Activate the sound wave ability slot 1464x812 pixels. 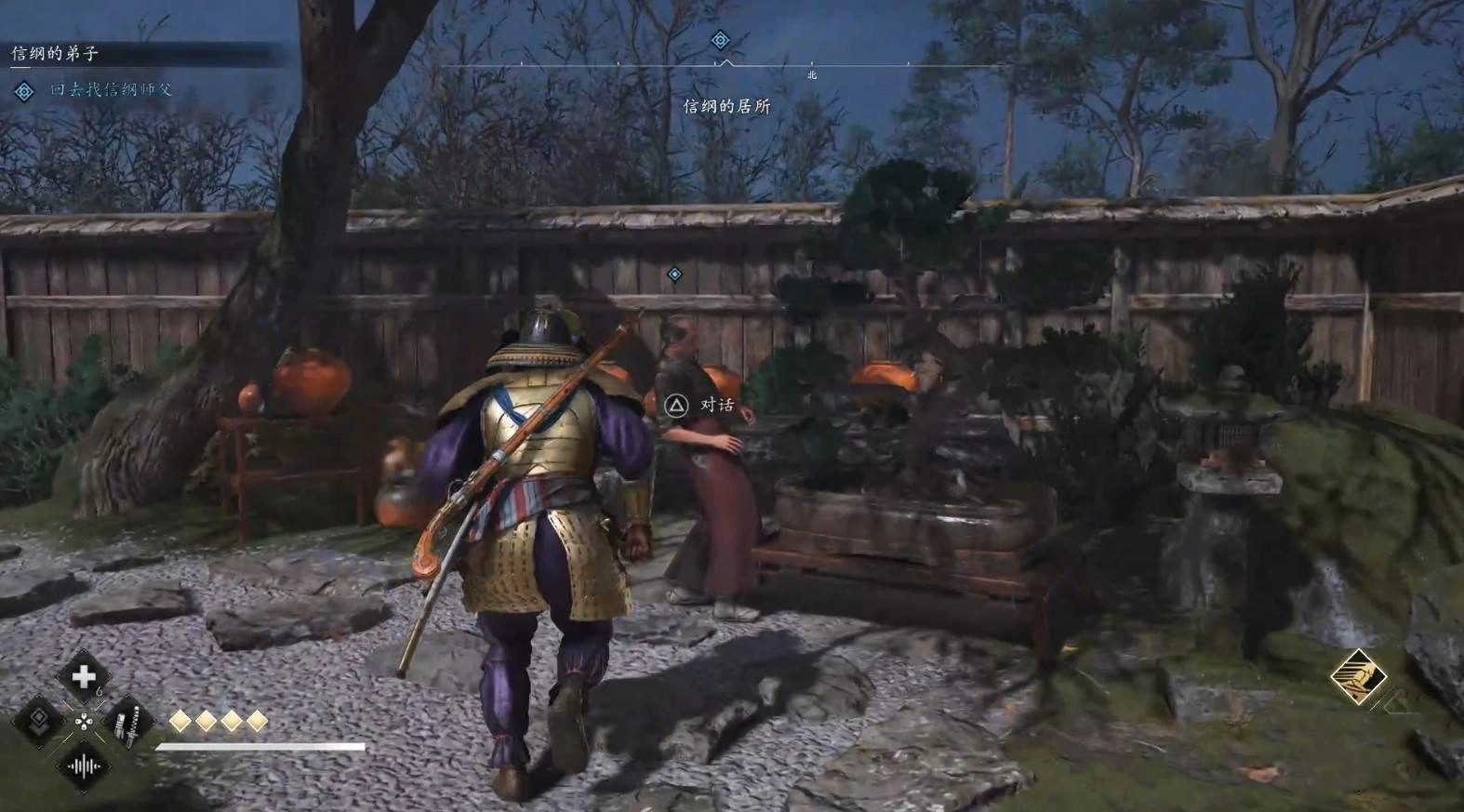pos(83,766)
